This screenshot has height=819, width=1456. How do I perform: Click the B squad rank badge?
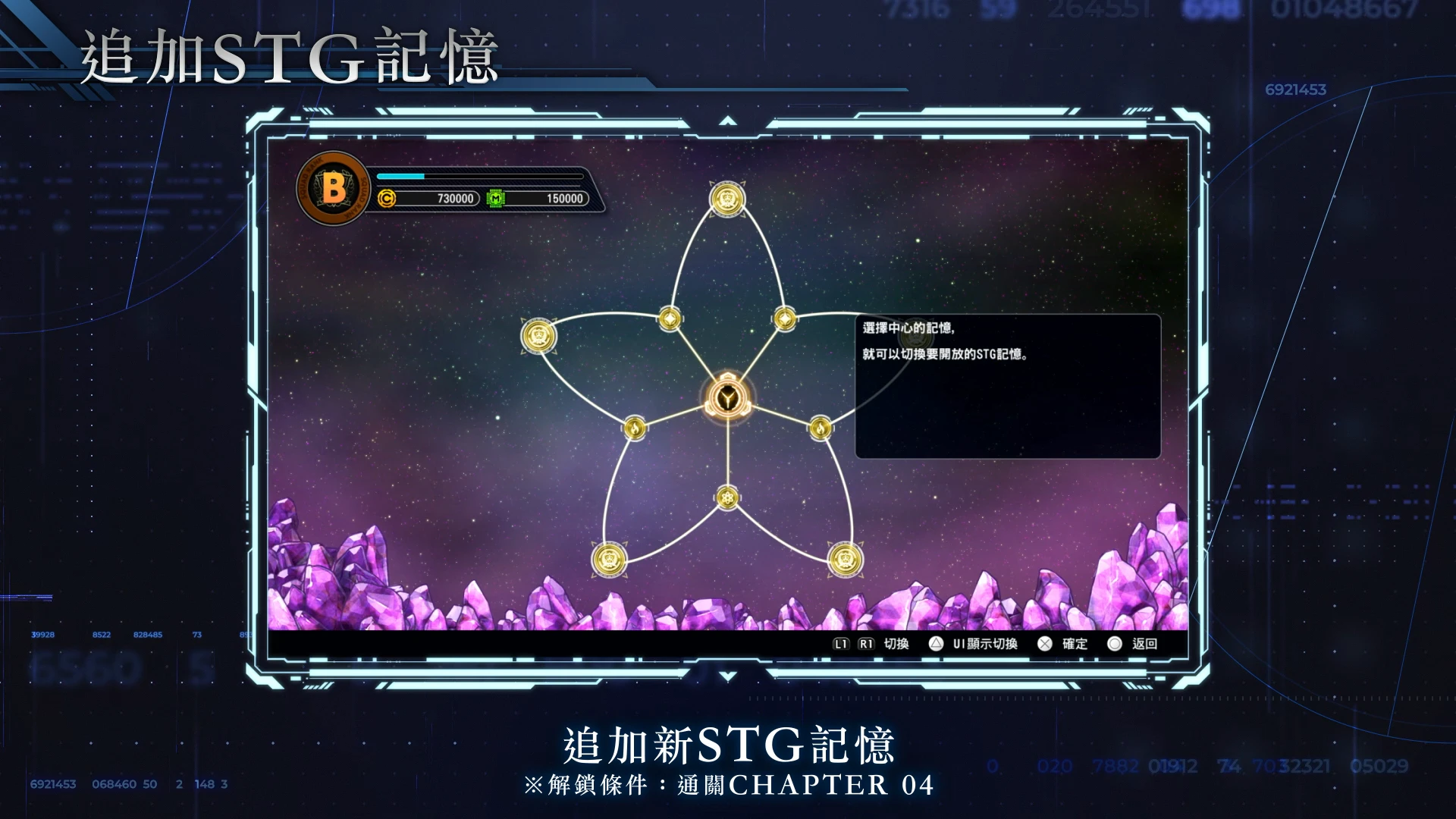pyautogui.click(x=331, y=189)
